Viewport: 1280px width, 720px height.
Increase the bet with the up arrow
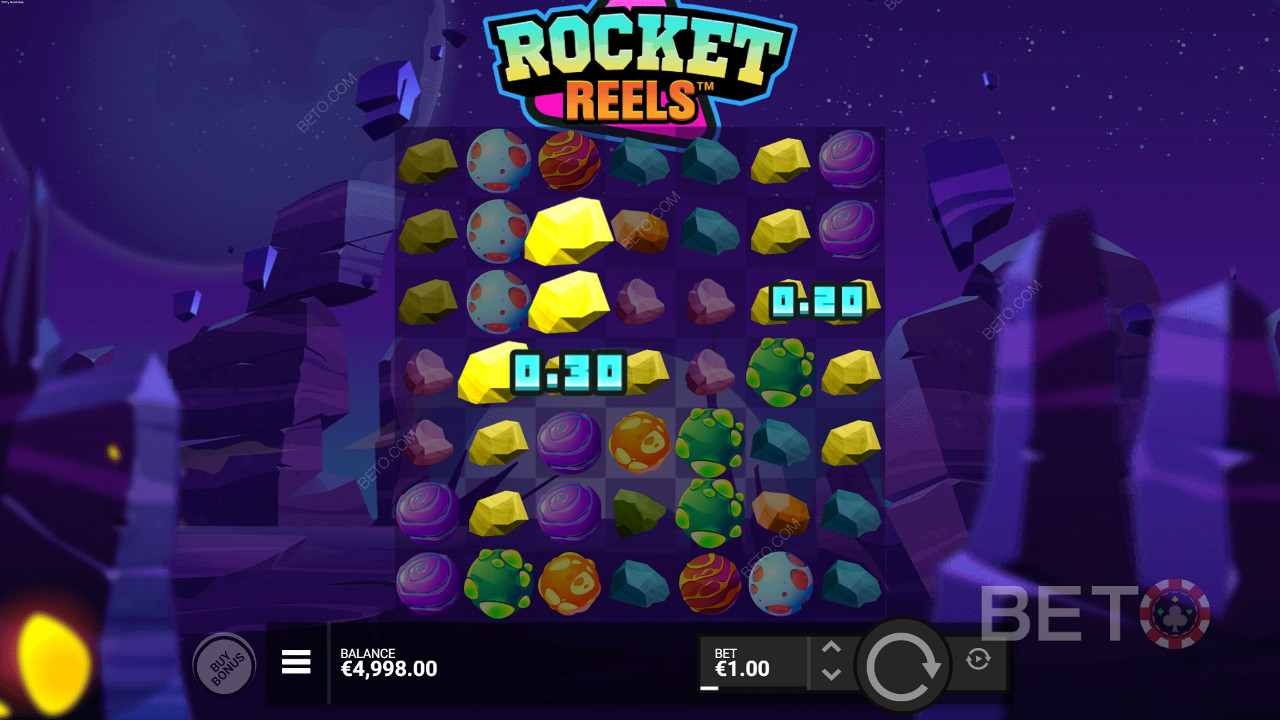(831, 648)
